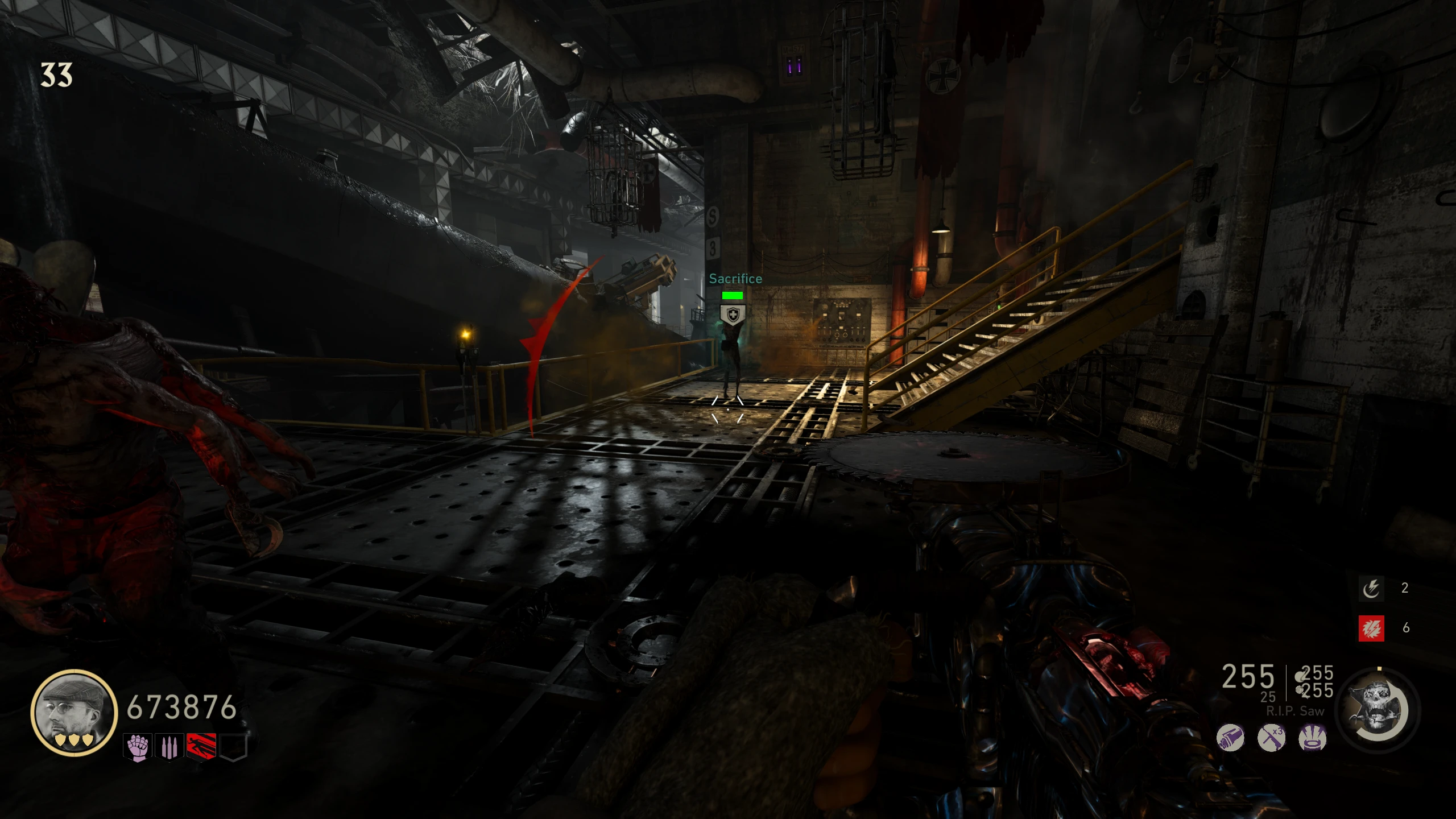The height and width of the screenshot is (819, 1456).
Task: Click the purple shockwave ring mod icon
Action: click(x=1313, y=738)
